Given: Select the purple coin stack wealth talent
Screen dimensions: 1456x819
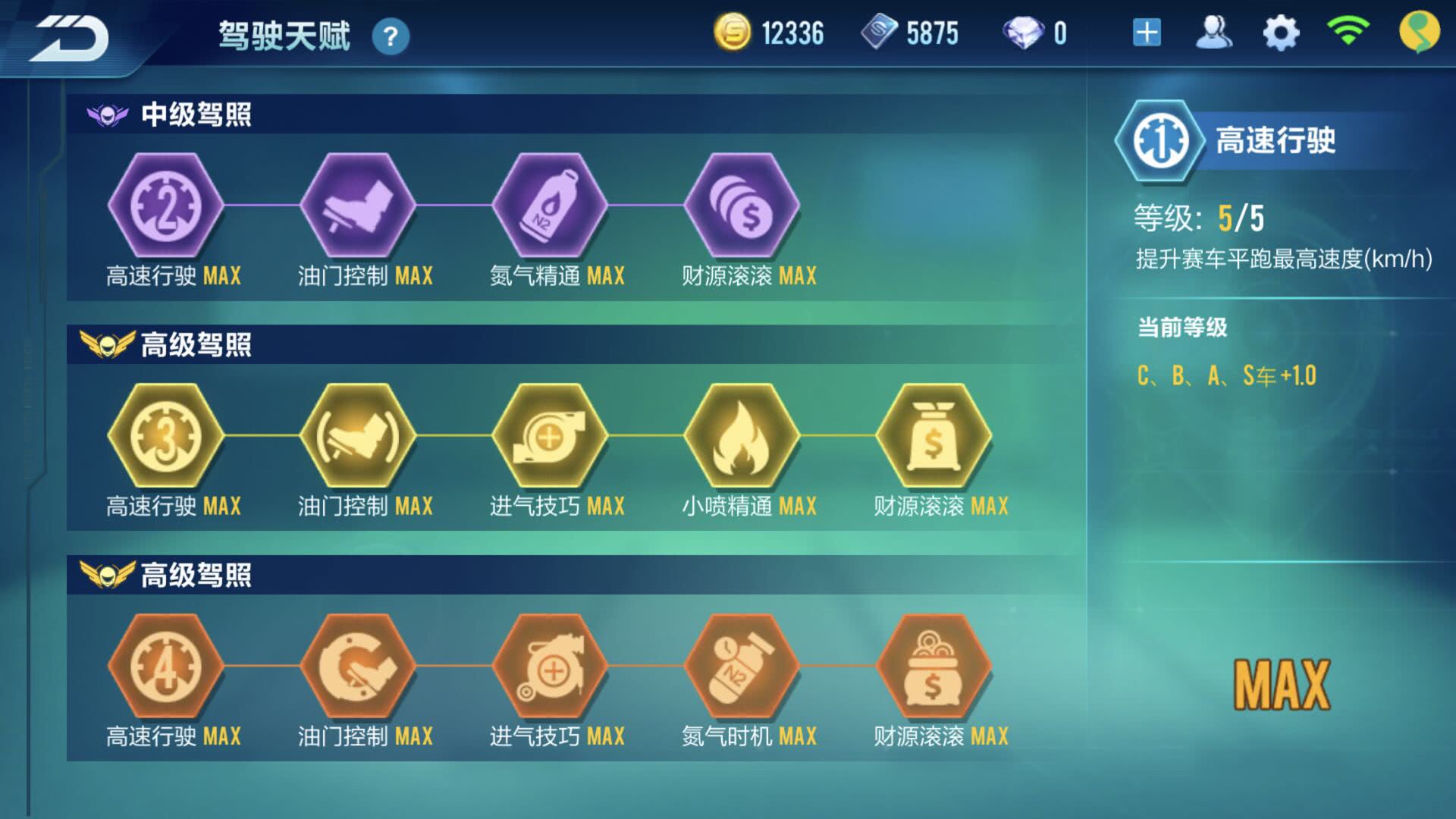Looking at the screenshot, I should pyautogui.click(x=741, y=206).
